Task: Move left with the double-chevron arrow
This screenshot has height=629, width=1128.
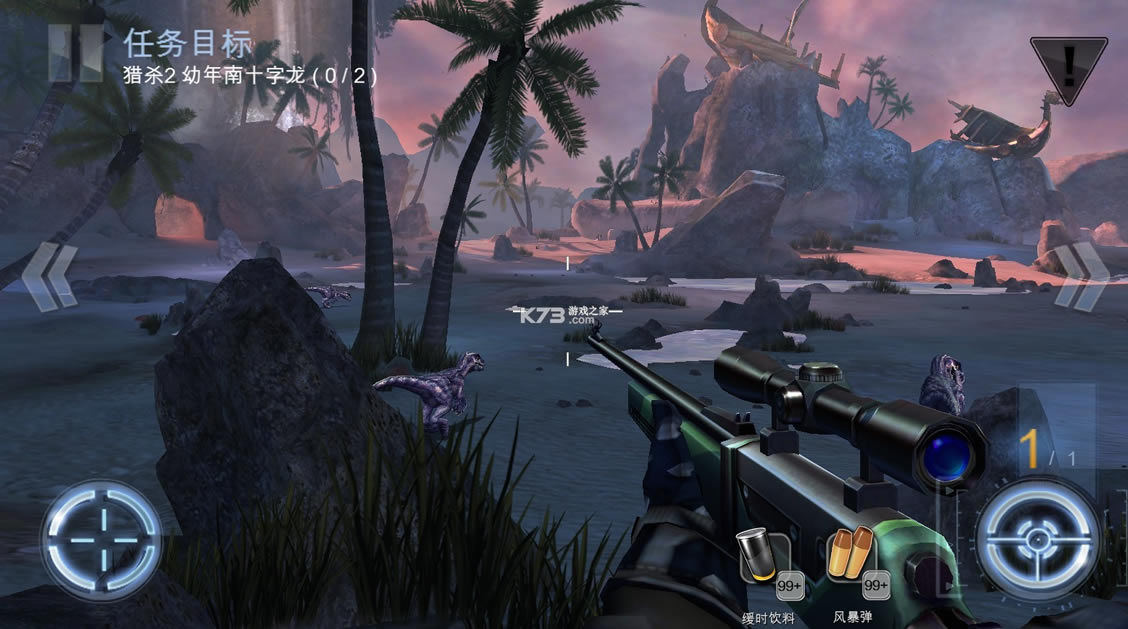Action: [50, 275]
